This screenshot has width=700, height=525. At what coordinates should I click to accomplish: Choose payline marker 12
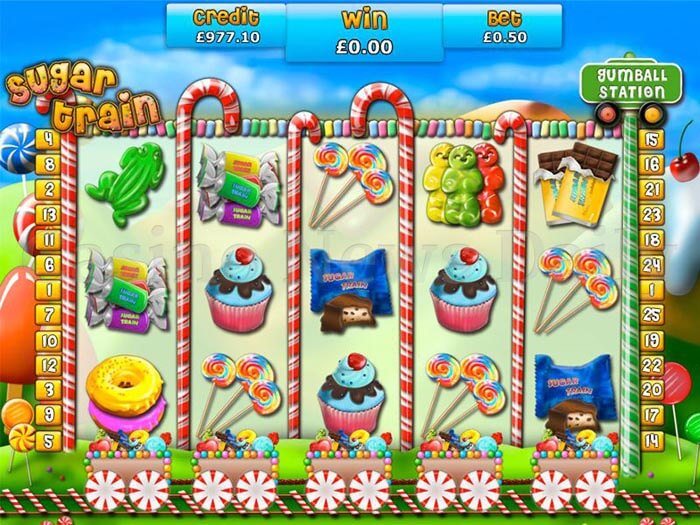pos(46,363)
